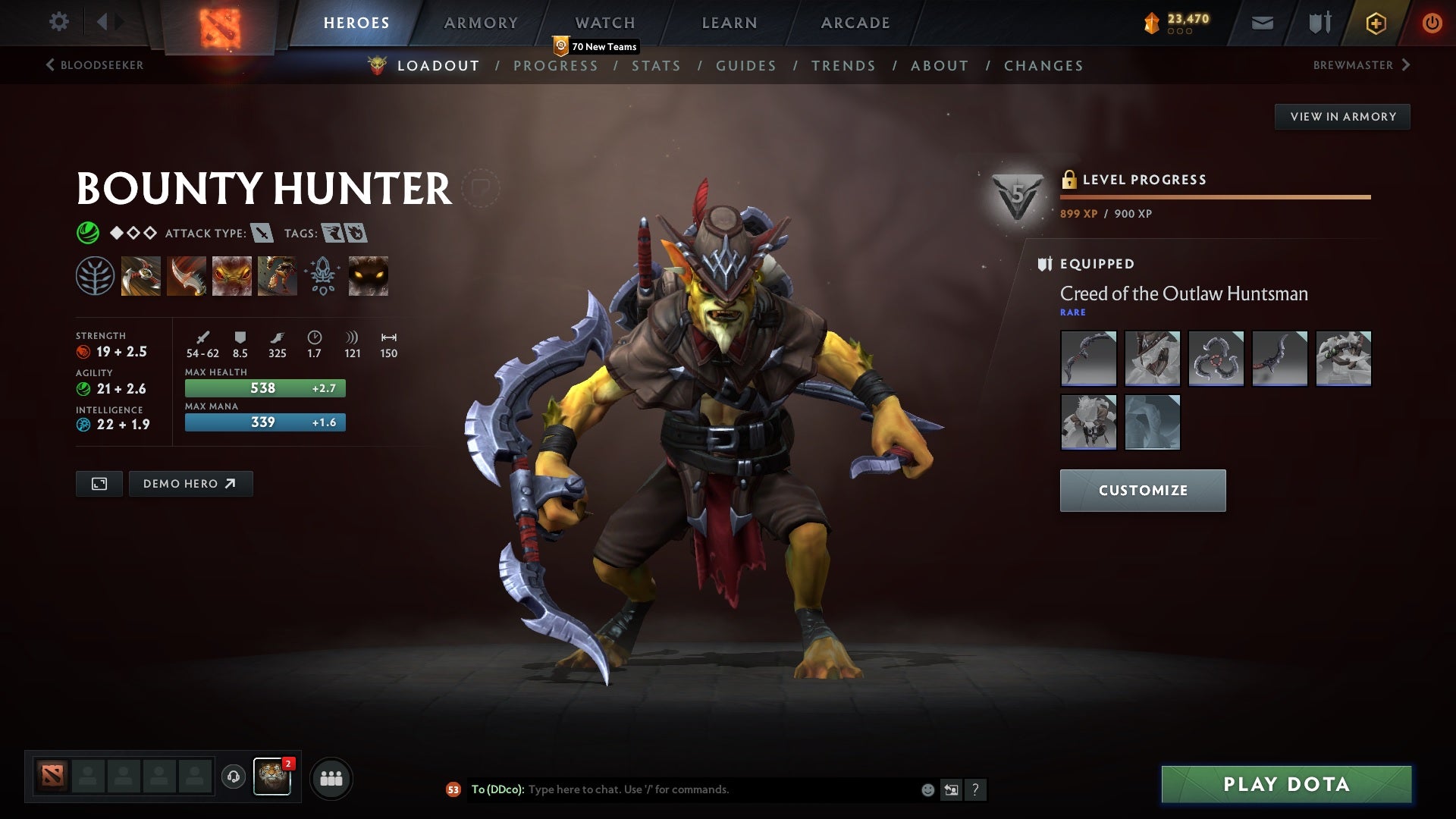This screenshot has width=1456, height=819.
Task: Click the CUSTOMIZE button
Action: click(1142, 490)
